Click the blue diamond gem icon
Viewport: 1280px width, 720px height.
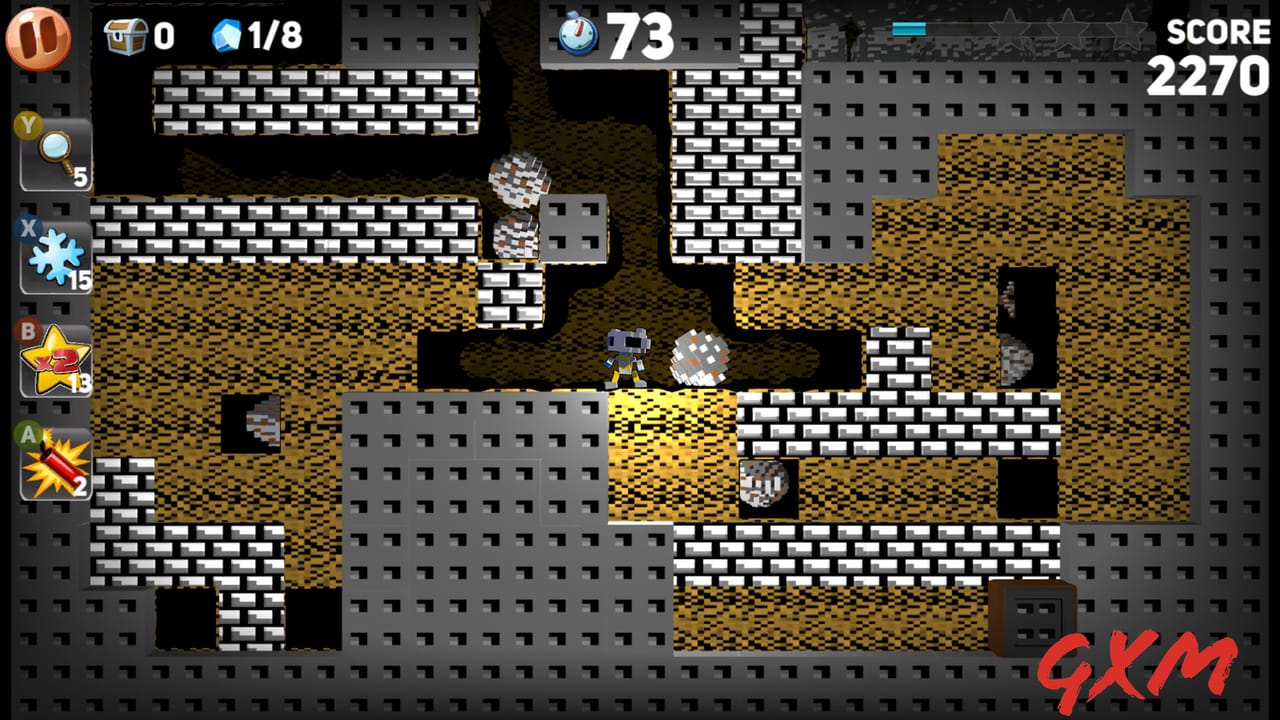tap(228, 36)
